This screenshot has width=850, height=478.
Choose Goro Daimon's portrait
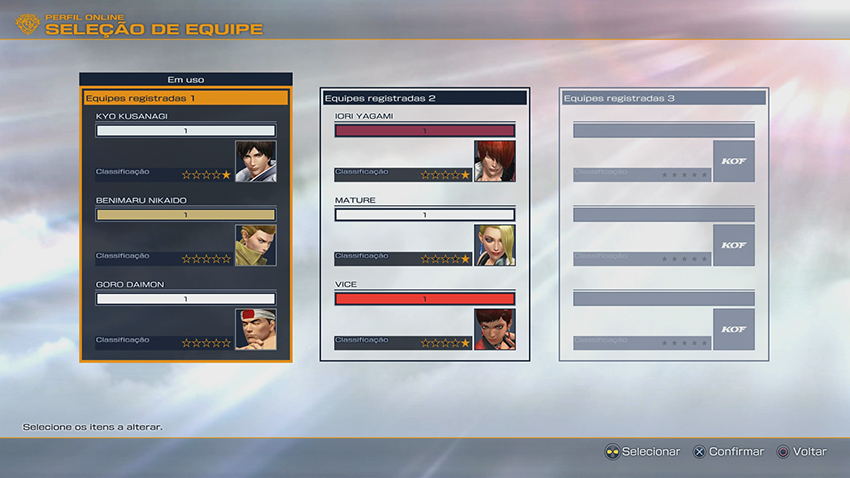(255, 329)
